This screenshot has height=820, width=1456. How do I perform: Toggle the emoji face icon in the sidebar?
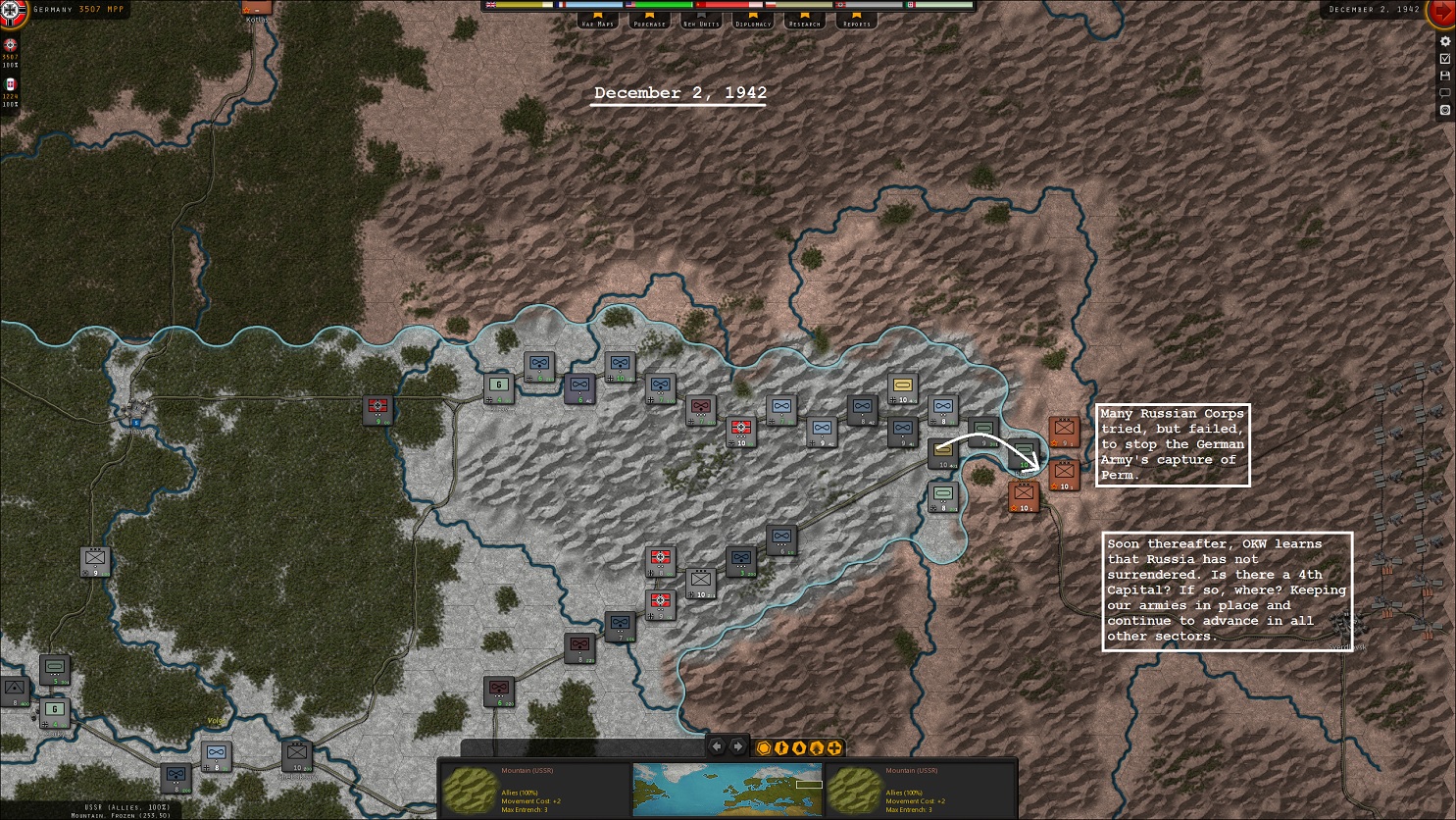click(1445, 109)
